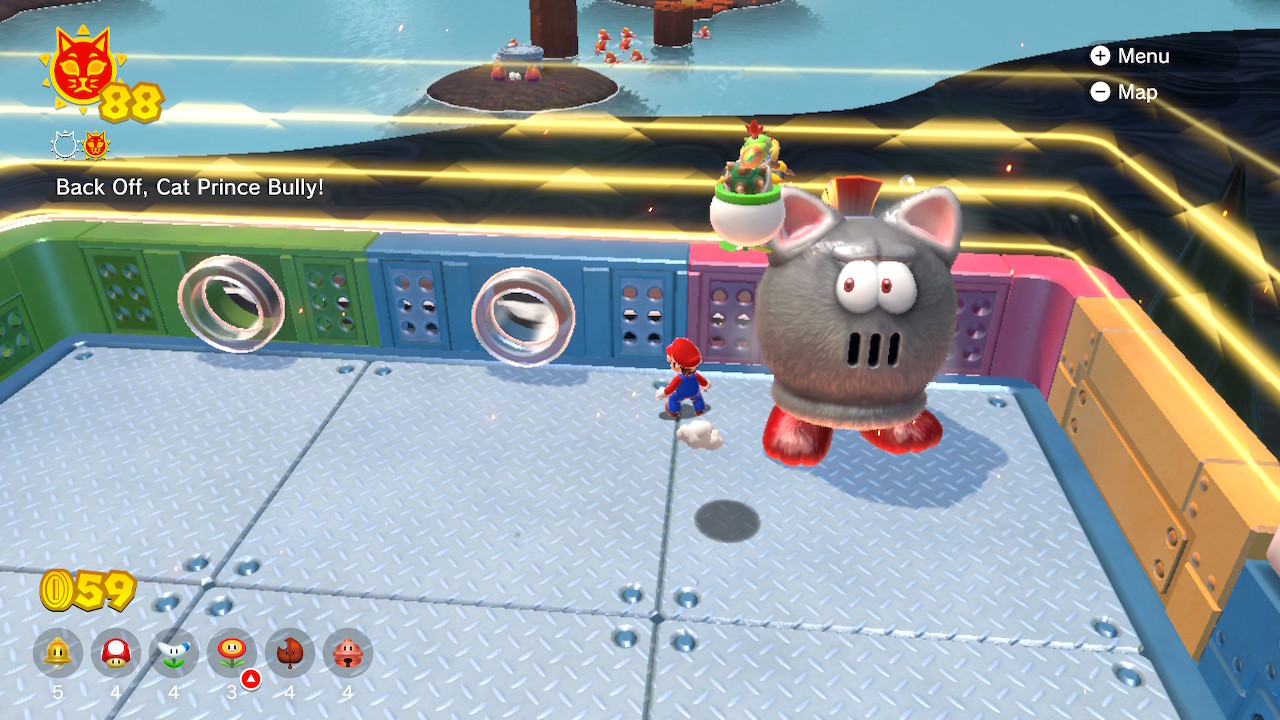Use the Fire Flower reserve item
Image resolution: width=1280 pixels, height=720 pixels.
tap(232, 653)
